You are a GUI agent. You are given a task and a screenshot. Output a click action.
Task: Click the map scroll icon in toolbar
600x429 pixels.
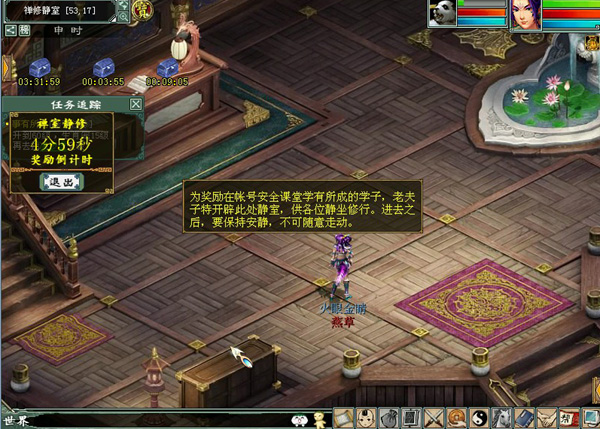point(342,418)
